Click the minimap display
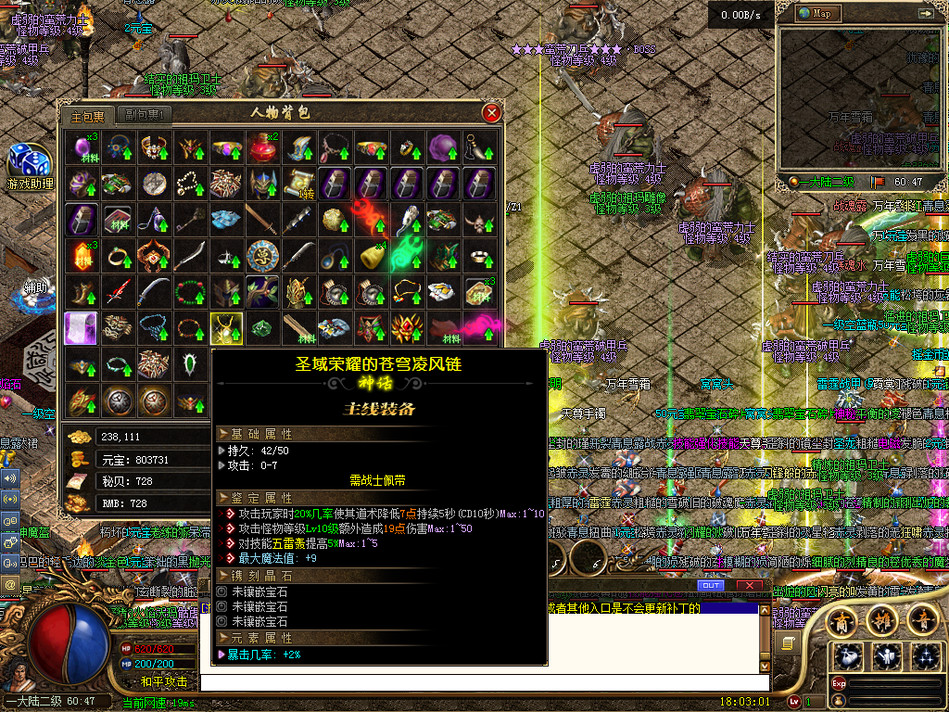This screenshot has height=712, width=949. [x=860, y=100]
